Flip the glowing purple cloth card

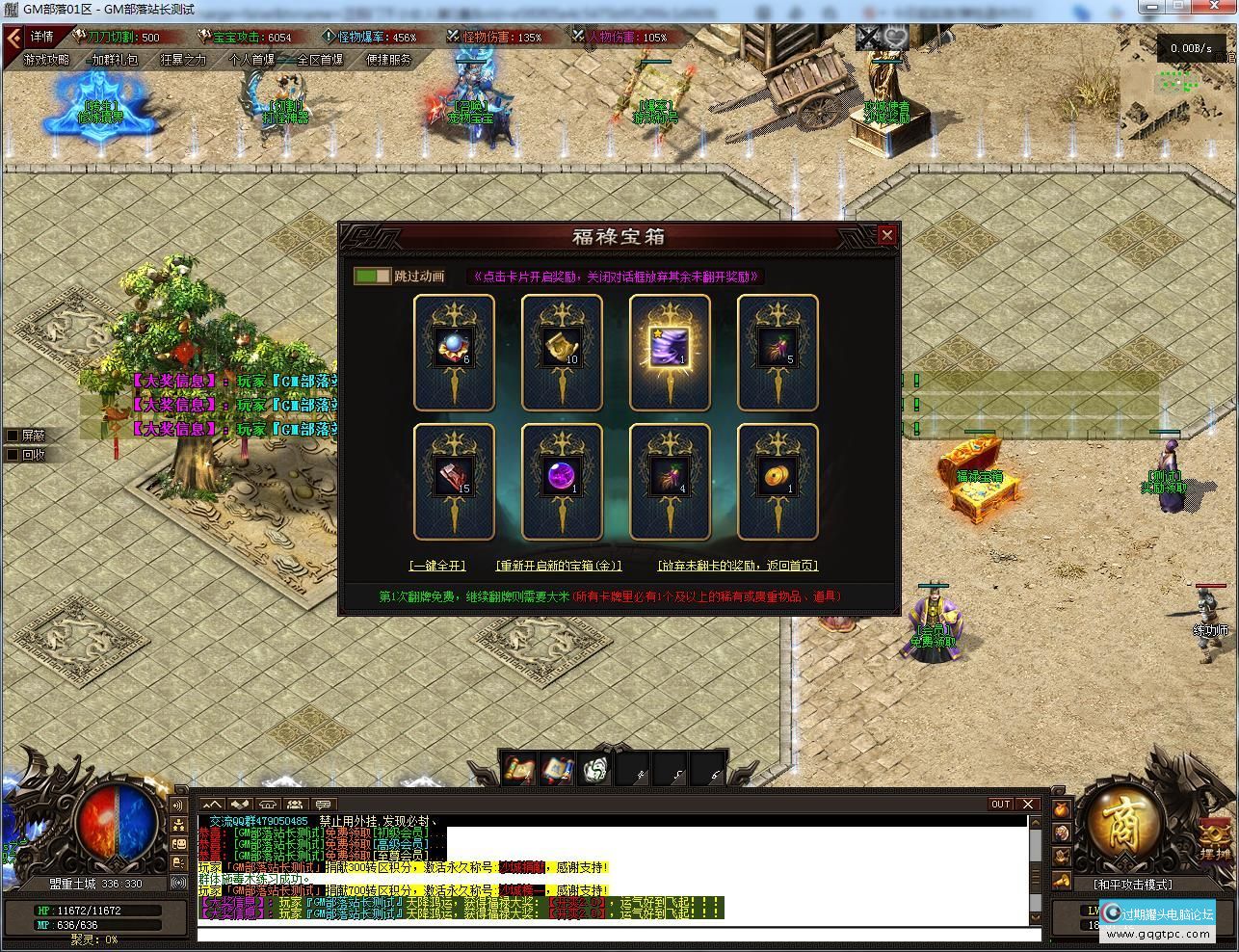click(x=670, y=352)
